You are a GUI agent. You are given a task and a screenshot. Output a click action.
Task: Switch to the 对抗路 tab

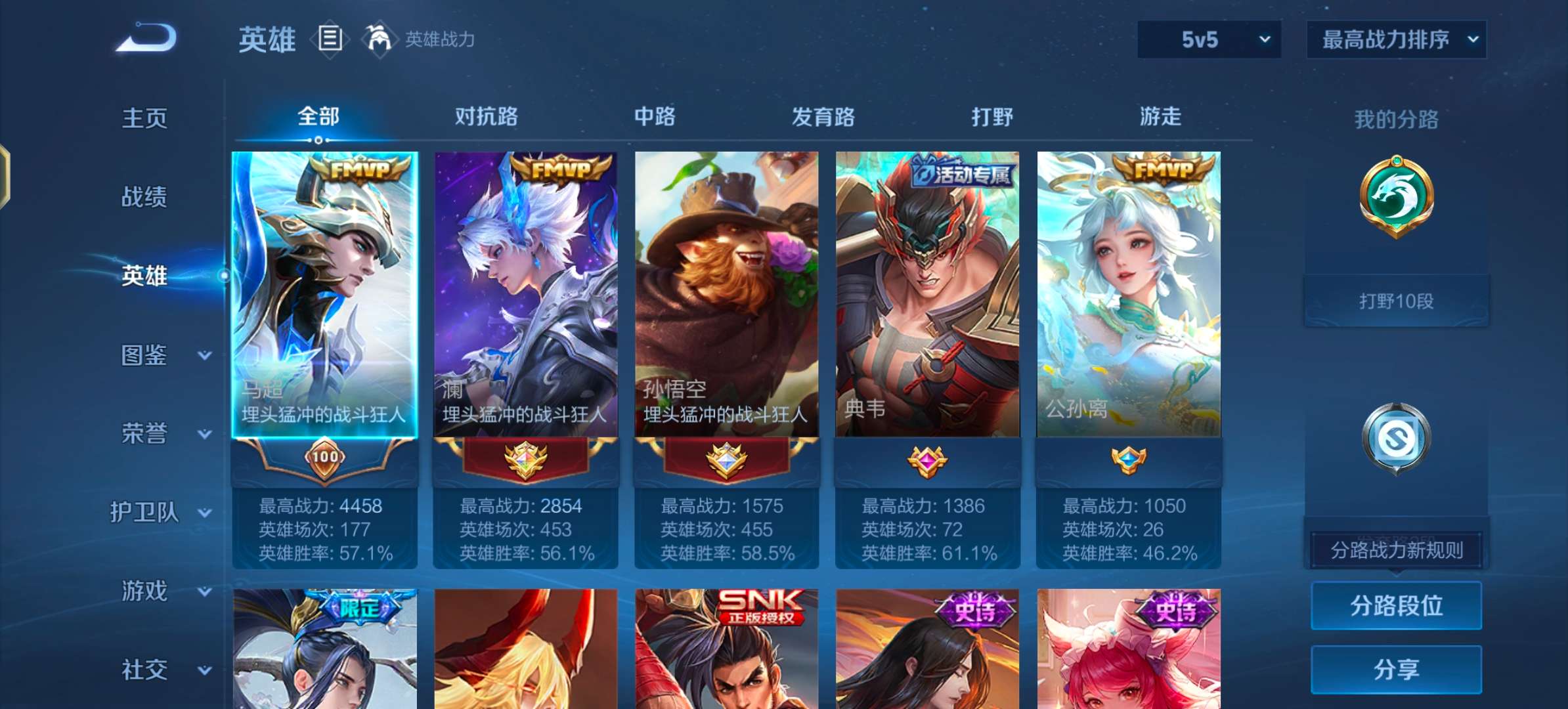484,117
